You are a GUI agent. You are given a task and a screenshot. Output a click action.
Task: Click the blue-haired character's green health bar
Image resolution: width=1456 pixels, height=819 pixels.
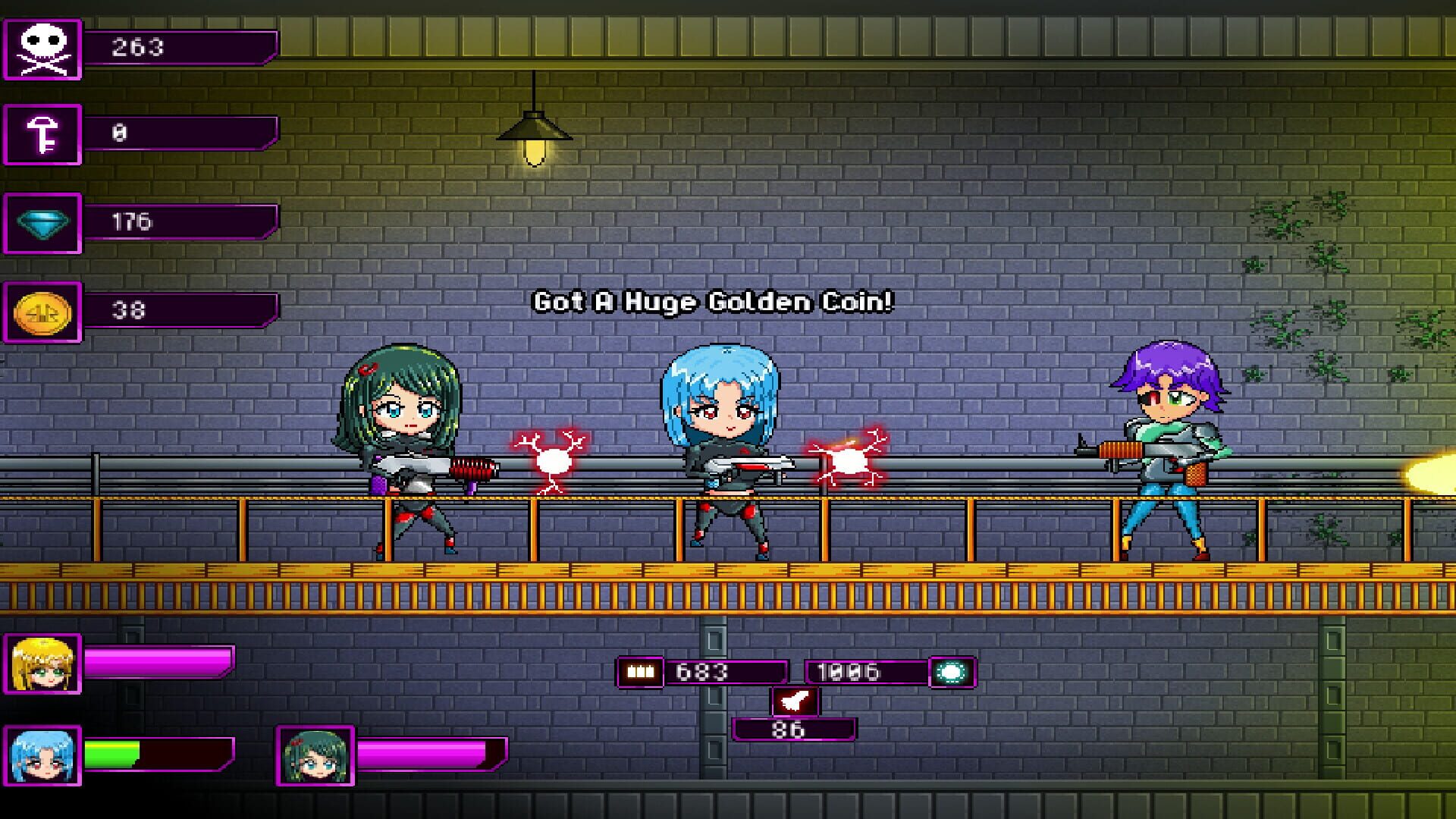[114, 753]
